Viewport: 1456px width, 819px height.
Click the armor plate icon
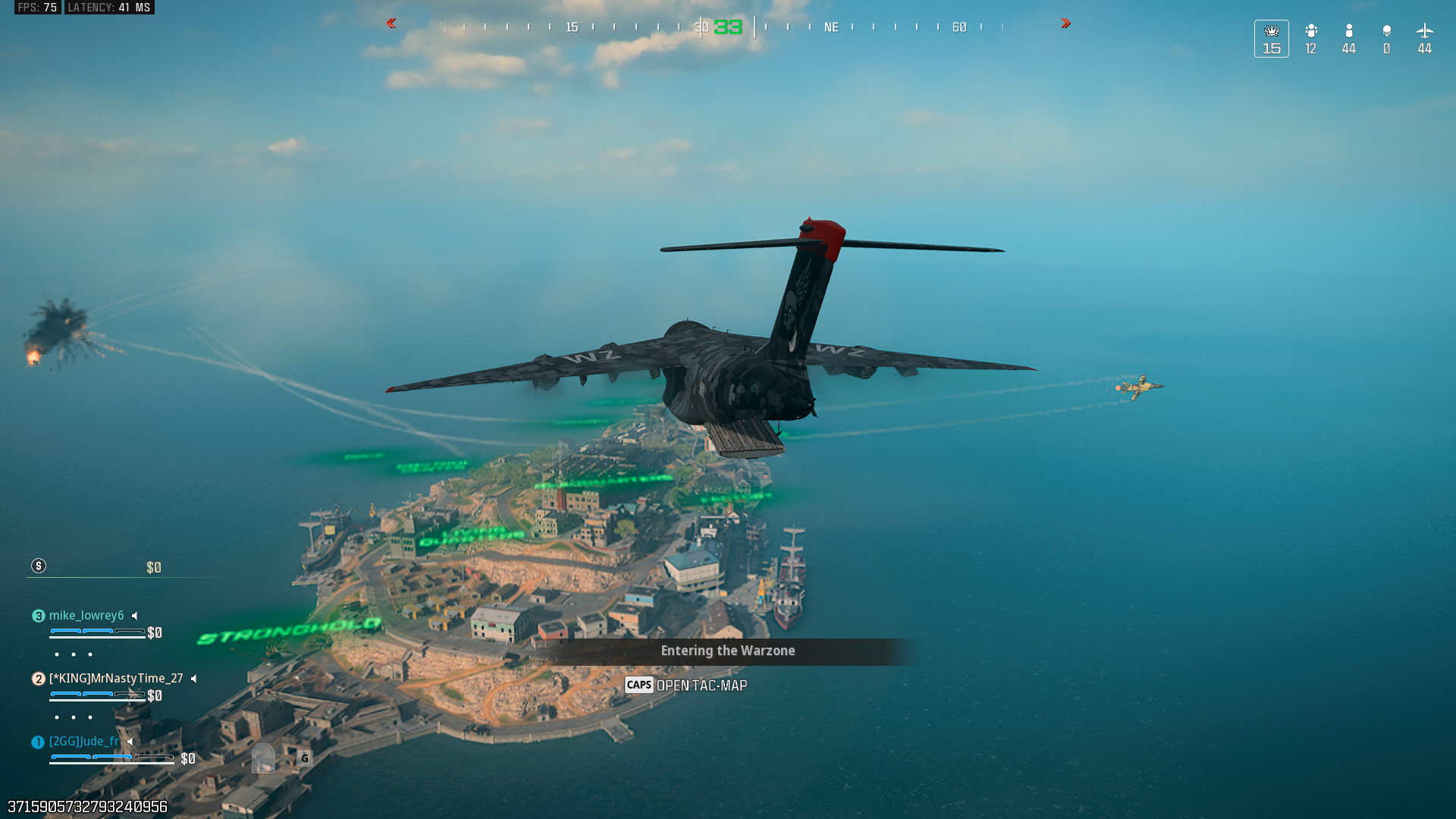[263, 758]
